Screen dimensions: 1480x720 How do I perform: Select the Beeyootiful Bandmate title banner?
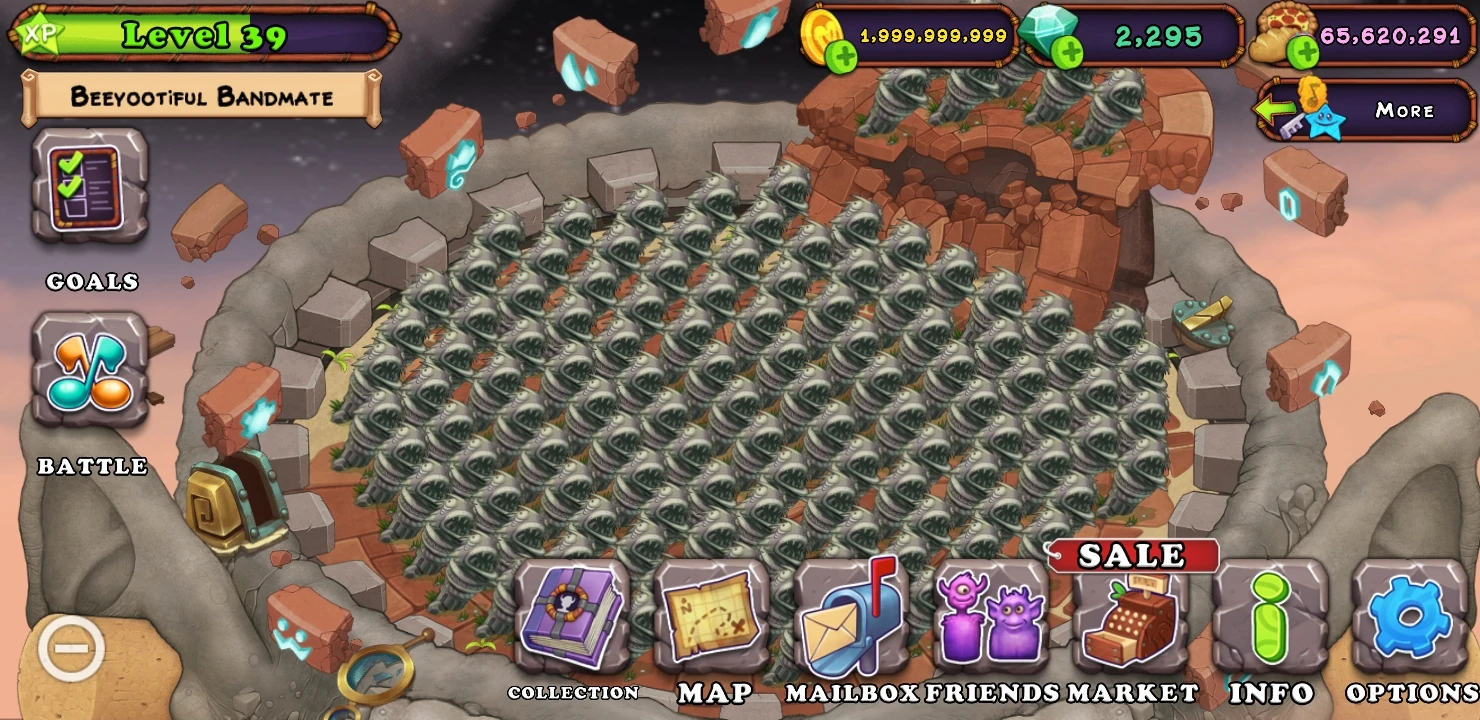tap(203, 96)
